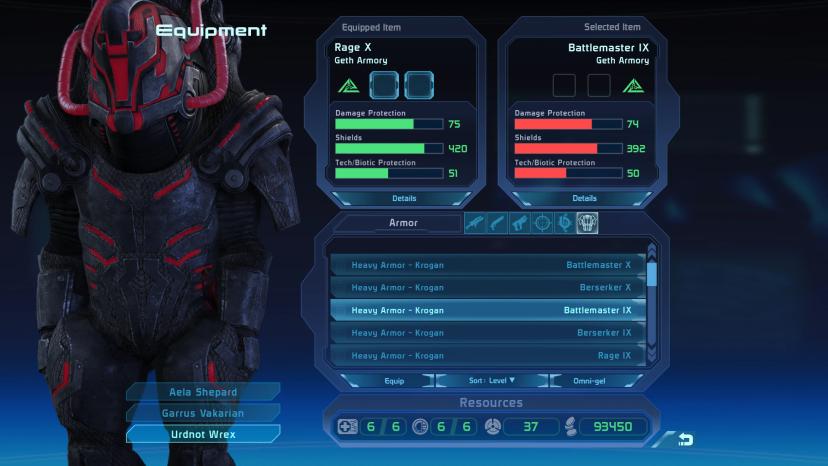The height and width of the screenshot is (466, 828).
Task: Select the Rage IX armor row
Action: click(x=490, y=356)
